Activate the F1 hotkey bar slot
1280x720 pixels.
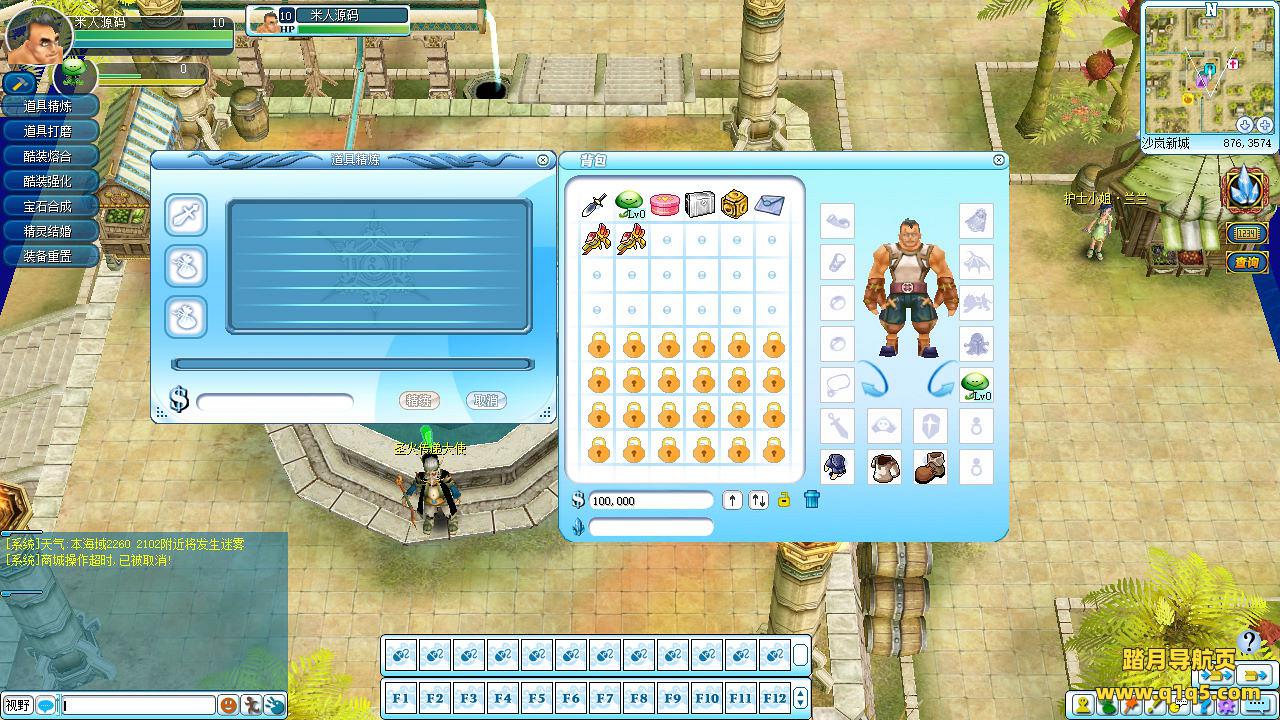(400, 698)
